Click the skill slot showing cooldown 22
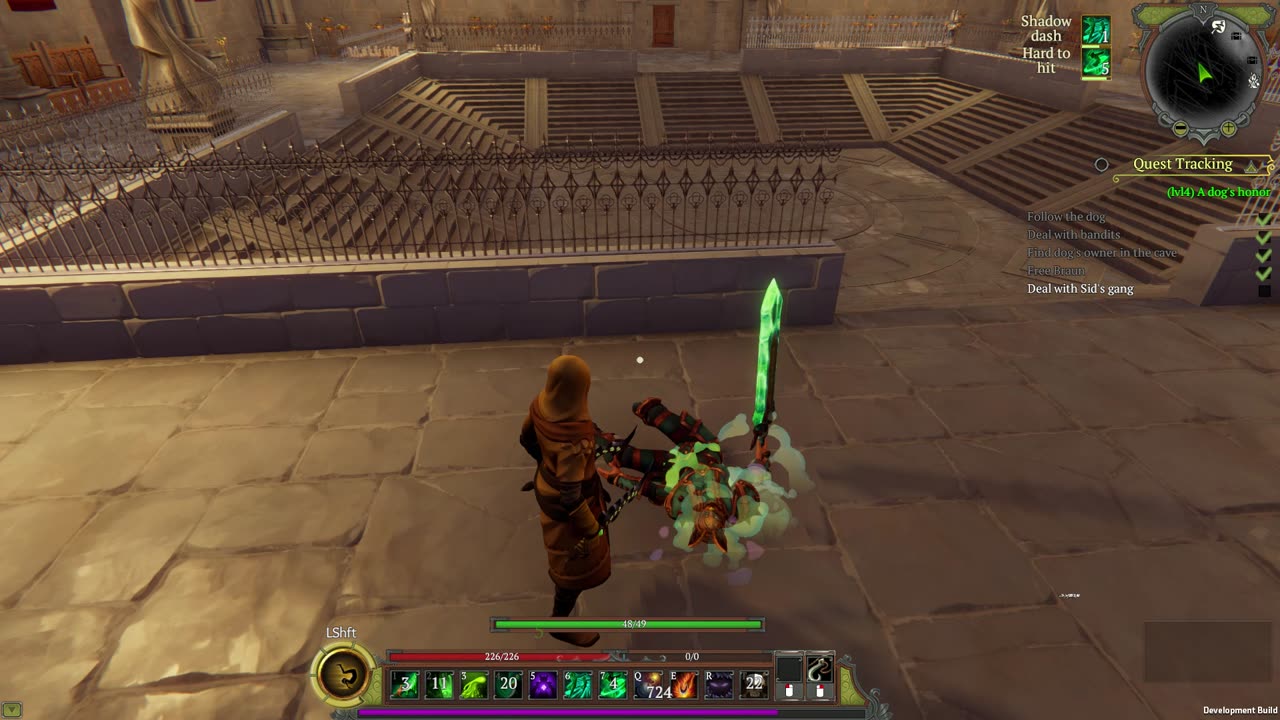 click(753, 685)
